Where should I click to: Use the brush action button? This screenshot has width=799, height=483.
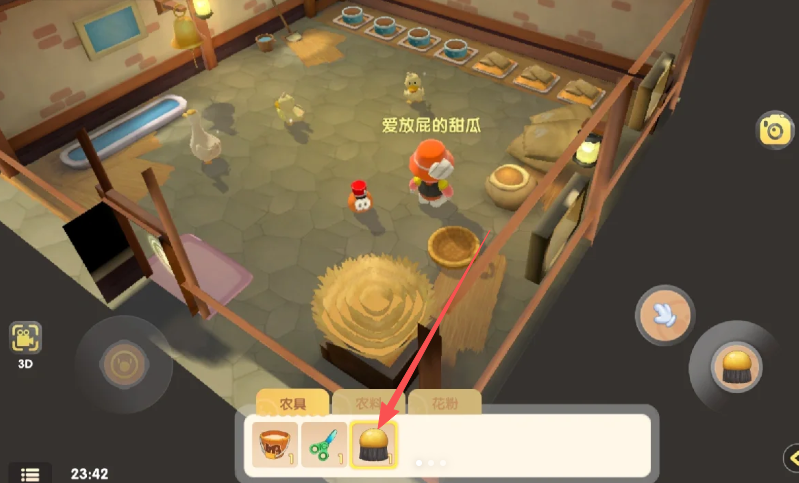(737, 367)
